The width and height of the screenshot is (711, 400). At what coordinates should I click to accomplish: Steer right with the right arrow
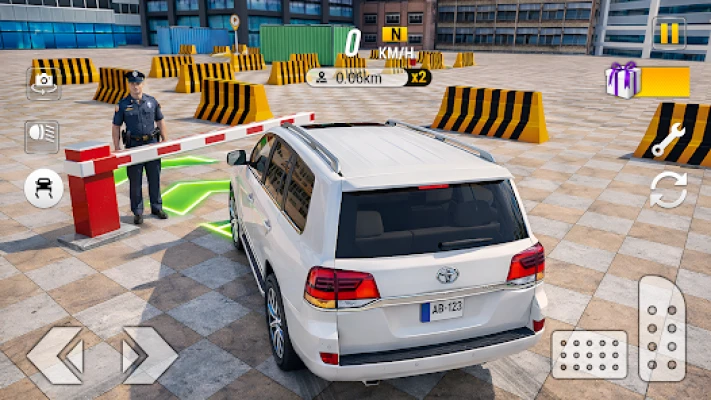[x=149, y=355]
